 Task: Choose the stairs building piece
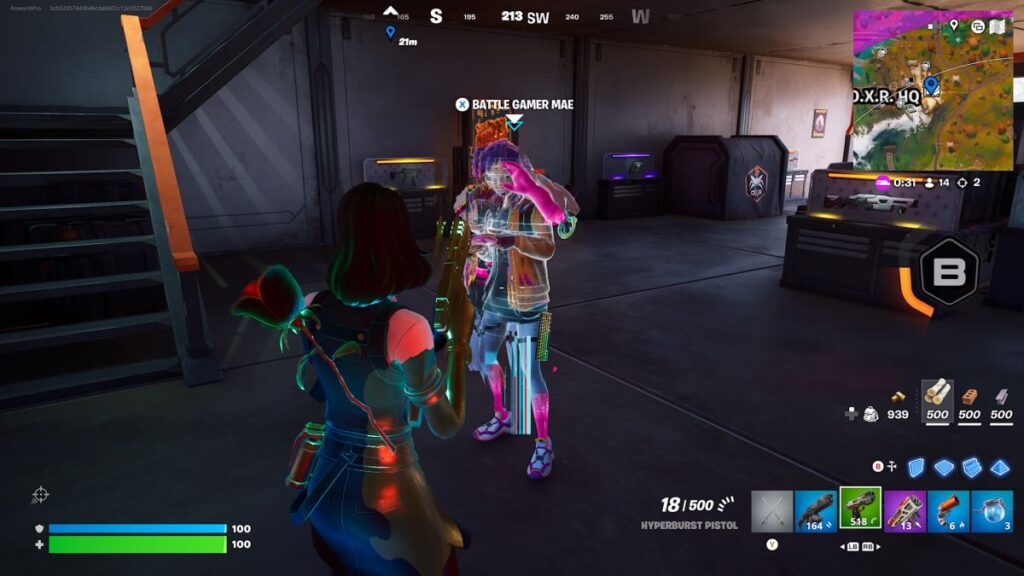click(971, 467)
